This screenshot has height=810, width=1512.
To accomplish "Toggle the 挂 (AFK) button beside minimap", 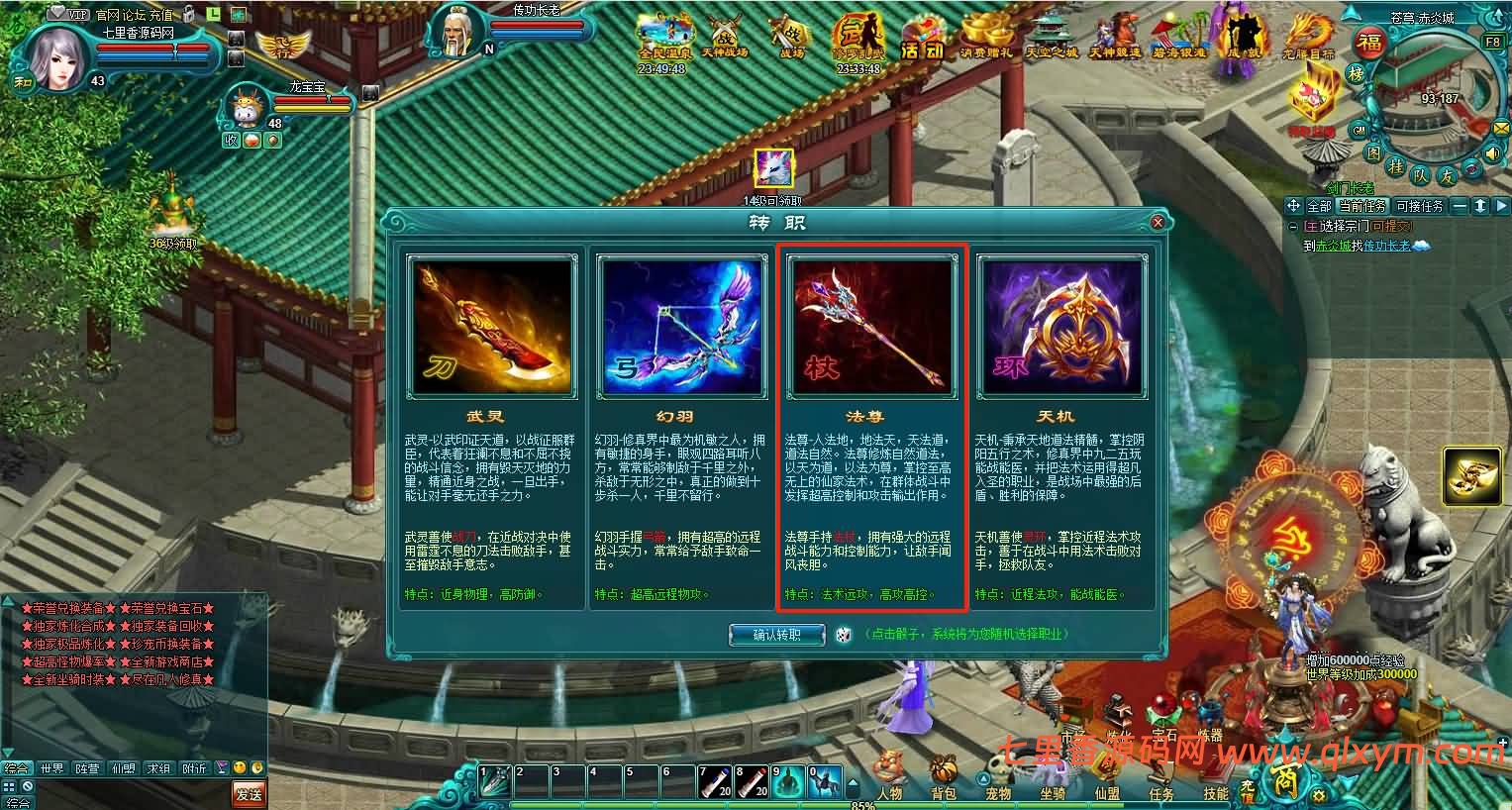I will (1396, 167).
